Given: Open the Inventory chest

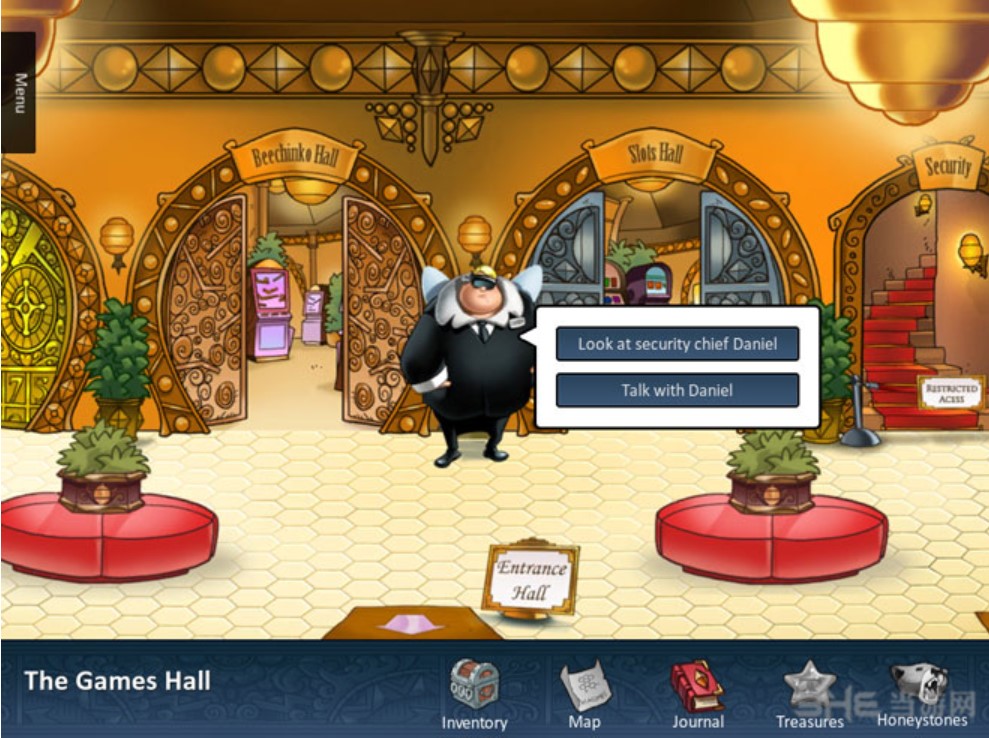Looking at the screenshot, I should click(x=474, y=687).
